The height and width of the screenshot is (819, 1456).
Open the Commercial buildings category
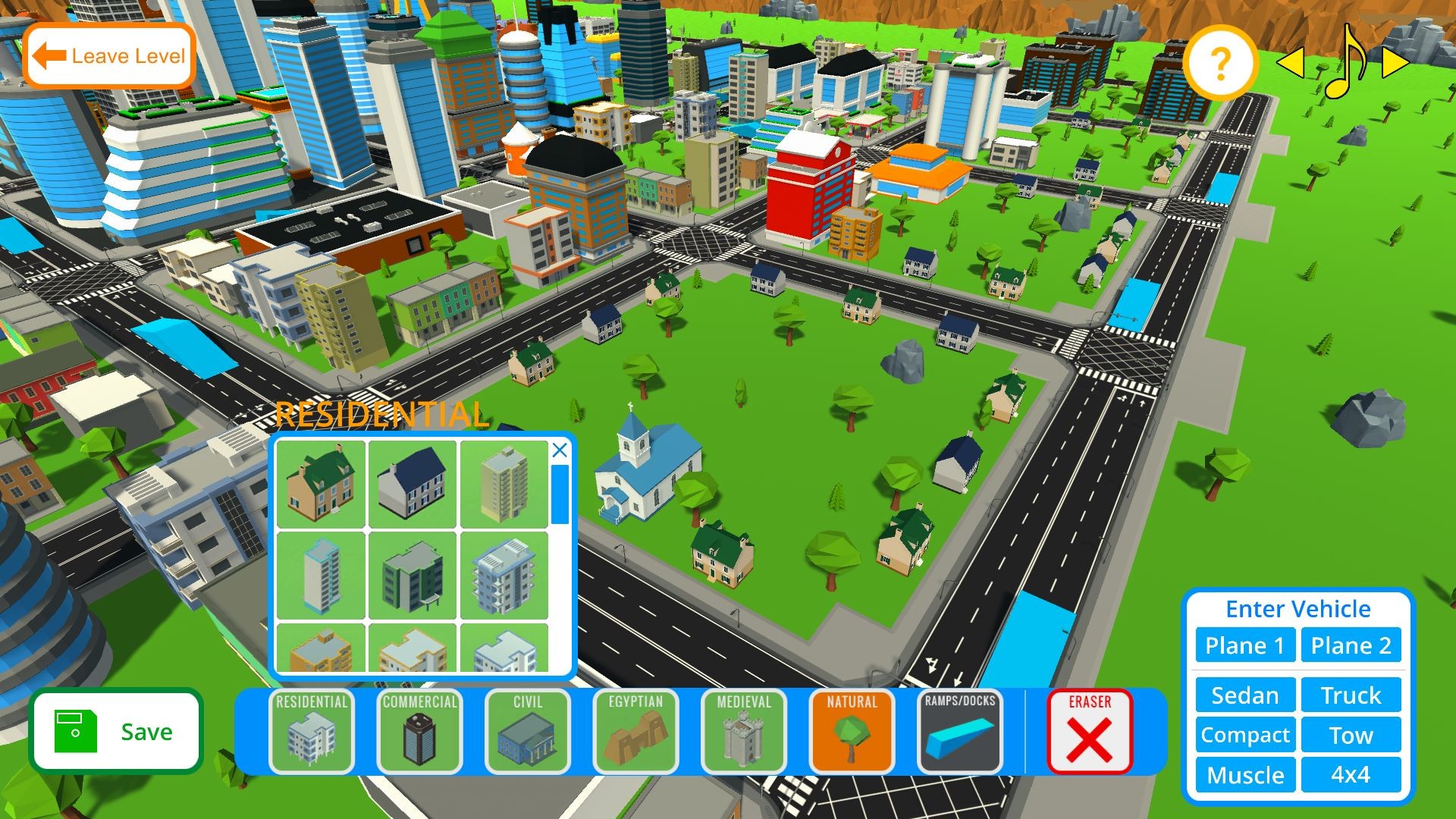tap(419, 730)
